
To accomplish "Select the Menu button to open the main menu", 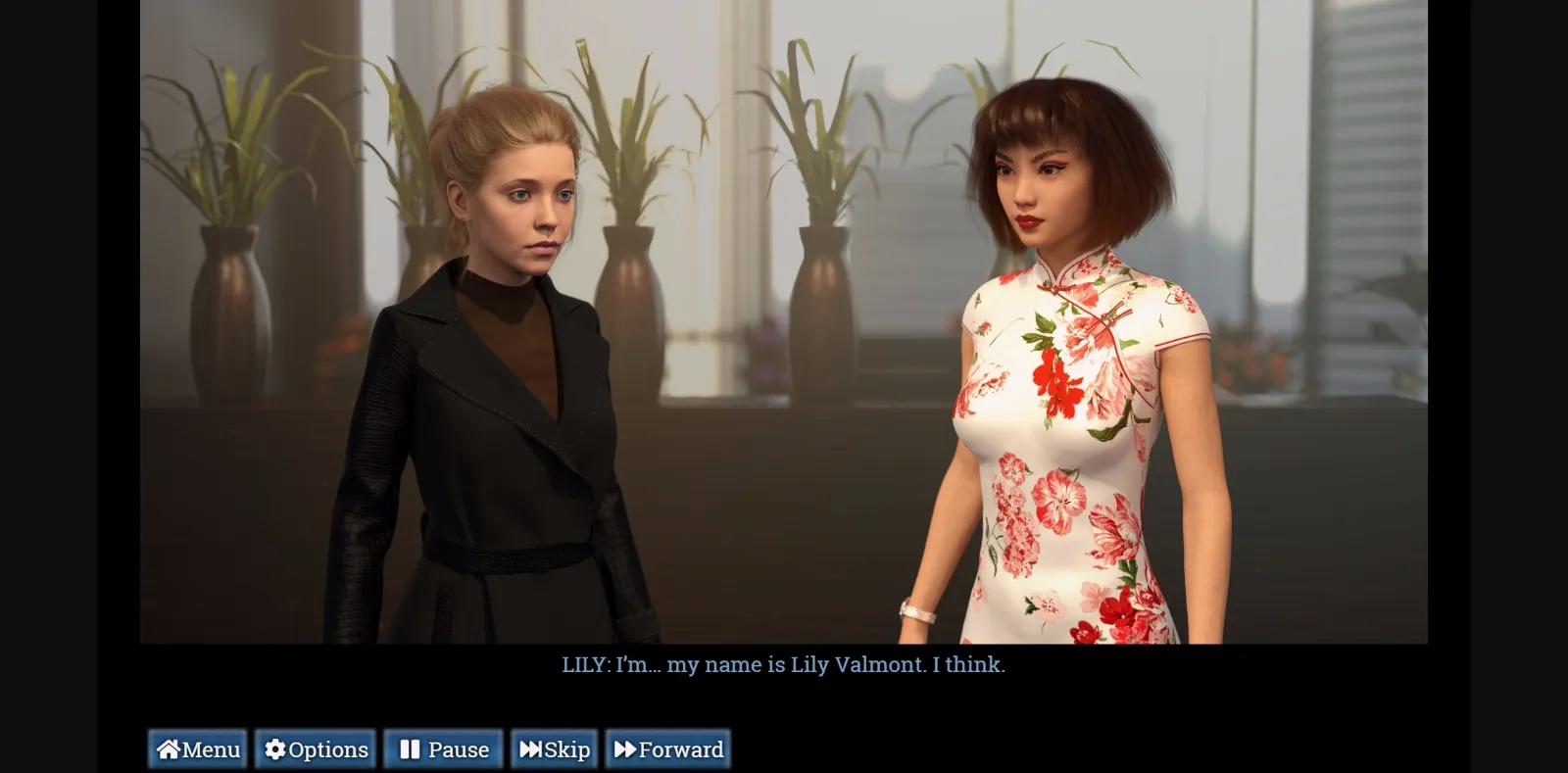I will pos(197,749).
